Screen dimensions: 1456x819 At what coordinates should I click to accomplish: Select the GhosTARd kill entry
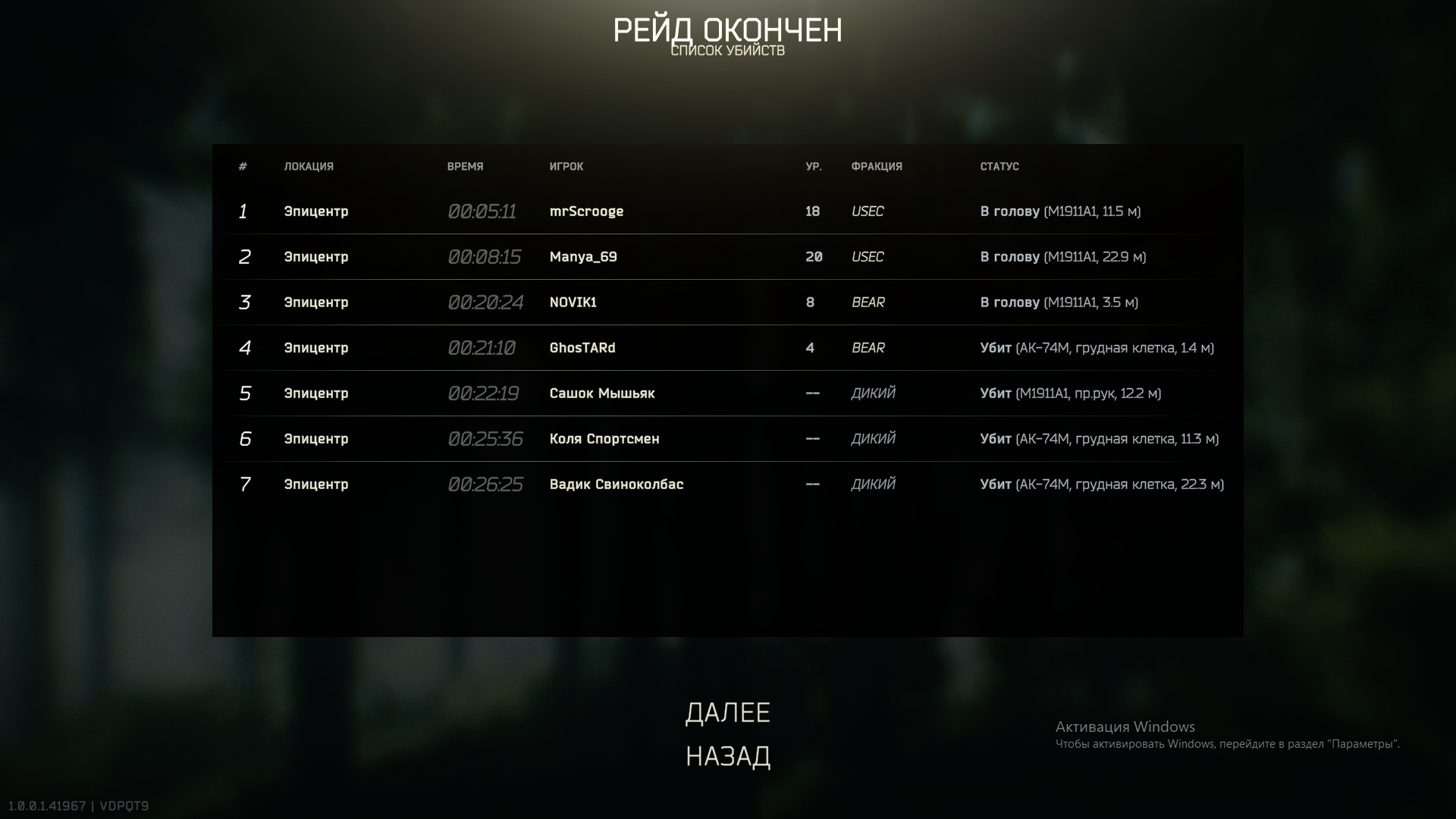pyautogui.click(x=582, y=348)
